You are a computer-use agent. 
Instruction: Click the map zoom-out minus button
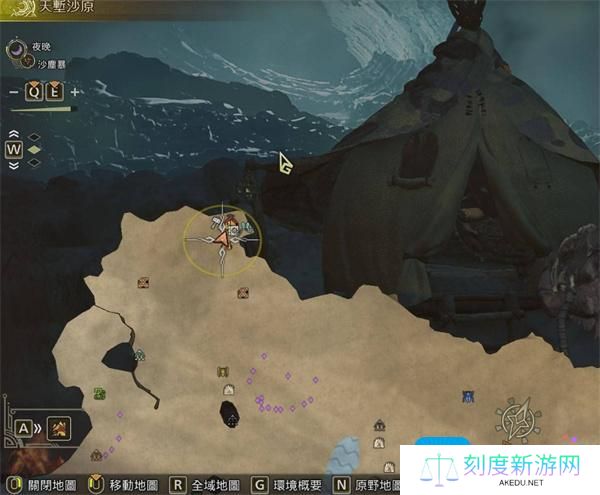pyautogui.click(x=13, y=92)
